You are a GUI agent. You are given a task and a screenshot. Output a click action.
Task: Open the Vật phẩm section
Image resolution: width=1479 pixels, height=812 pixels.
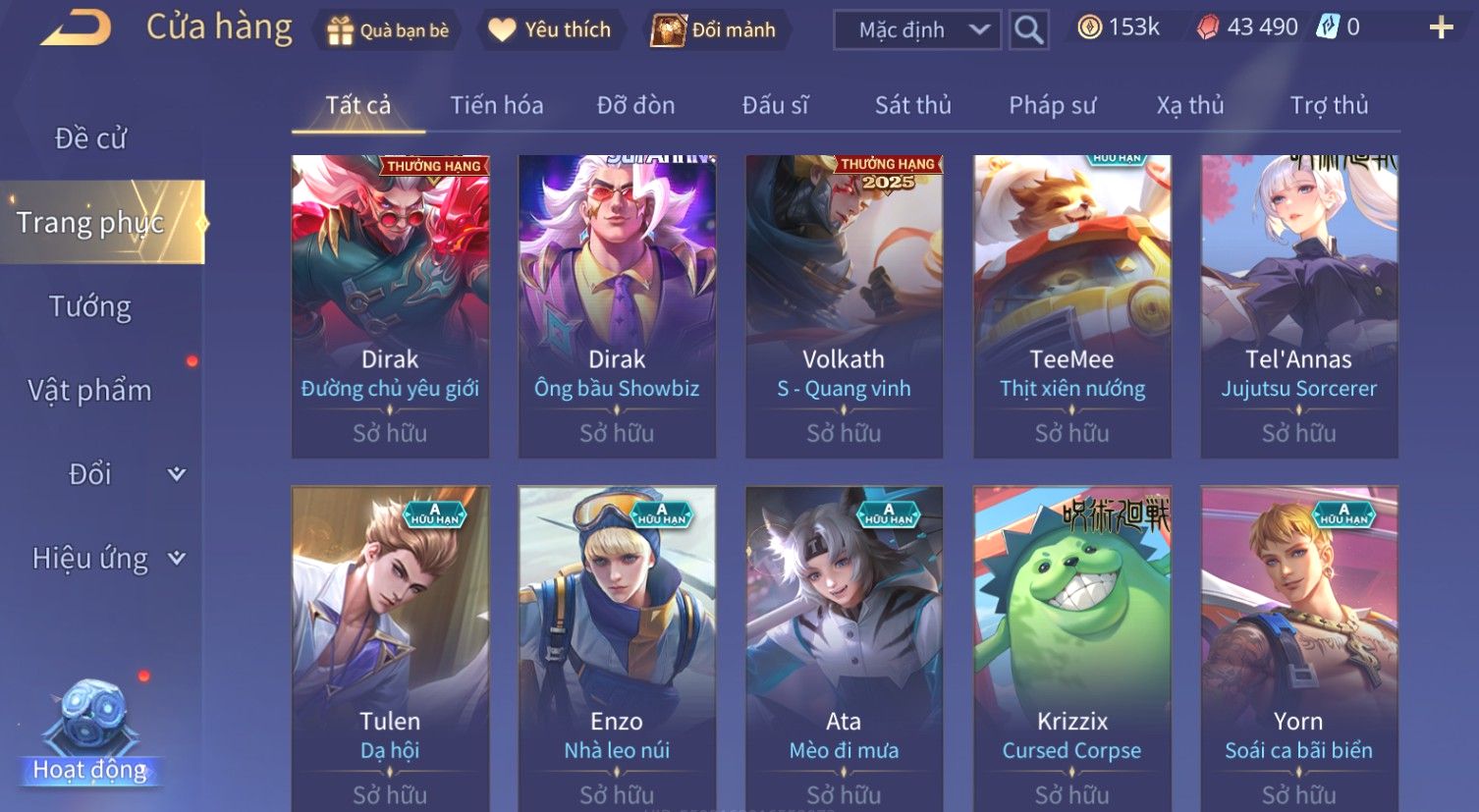pyautogui.click(x=90, y=391)
